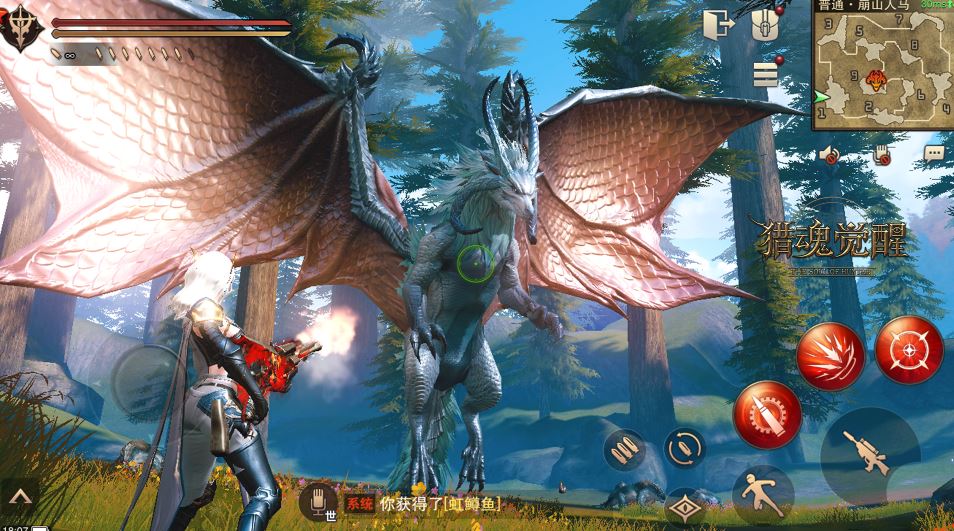The image size is (954, 531).
Task: Select the three bullets ammo button
Action: click(624, 449)
